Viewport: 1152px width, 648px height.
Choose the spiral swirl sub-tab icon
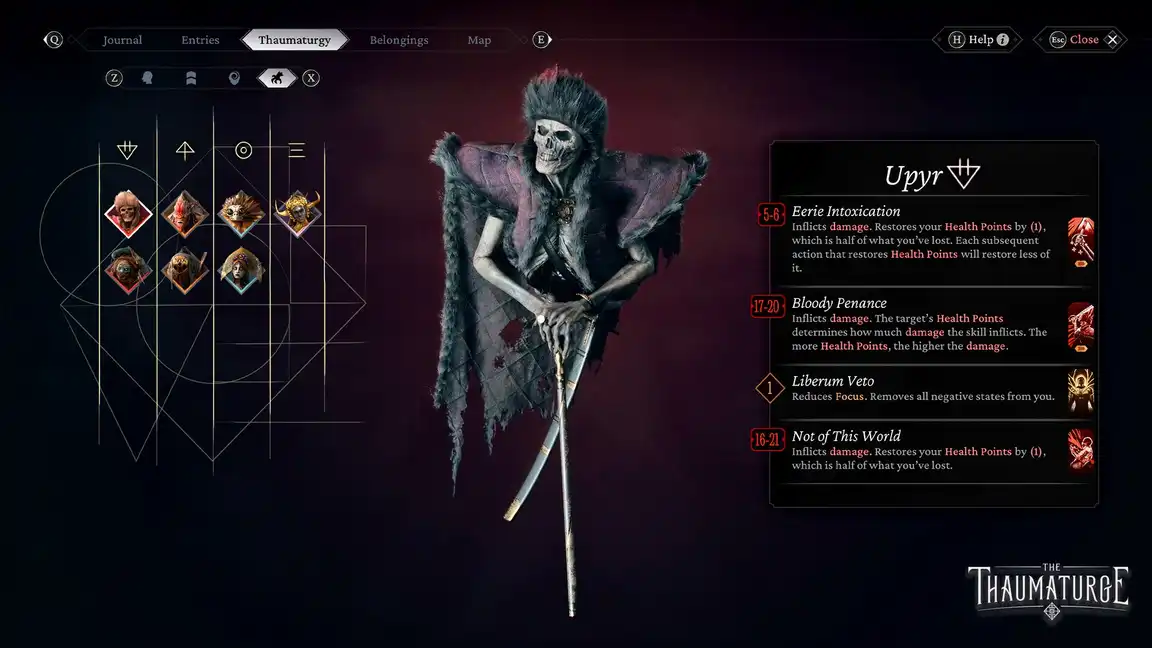coord(235,78)
